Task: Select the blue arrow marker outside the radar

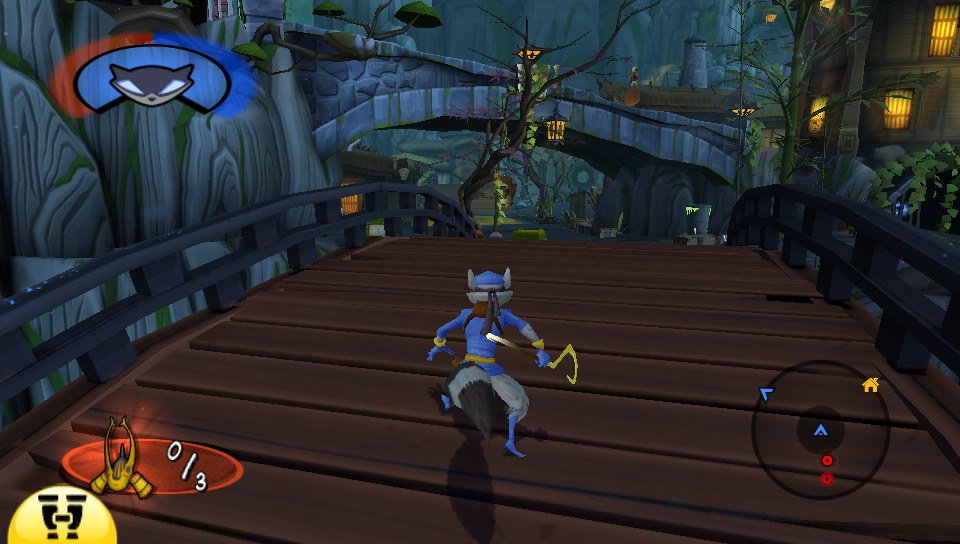Action: coord(766,395)
